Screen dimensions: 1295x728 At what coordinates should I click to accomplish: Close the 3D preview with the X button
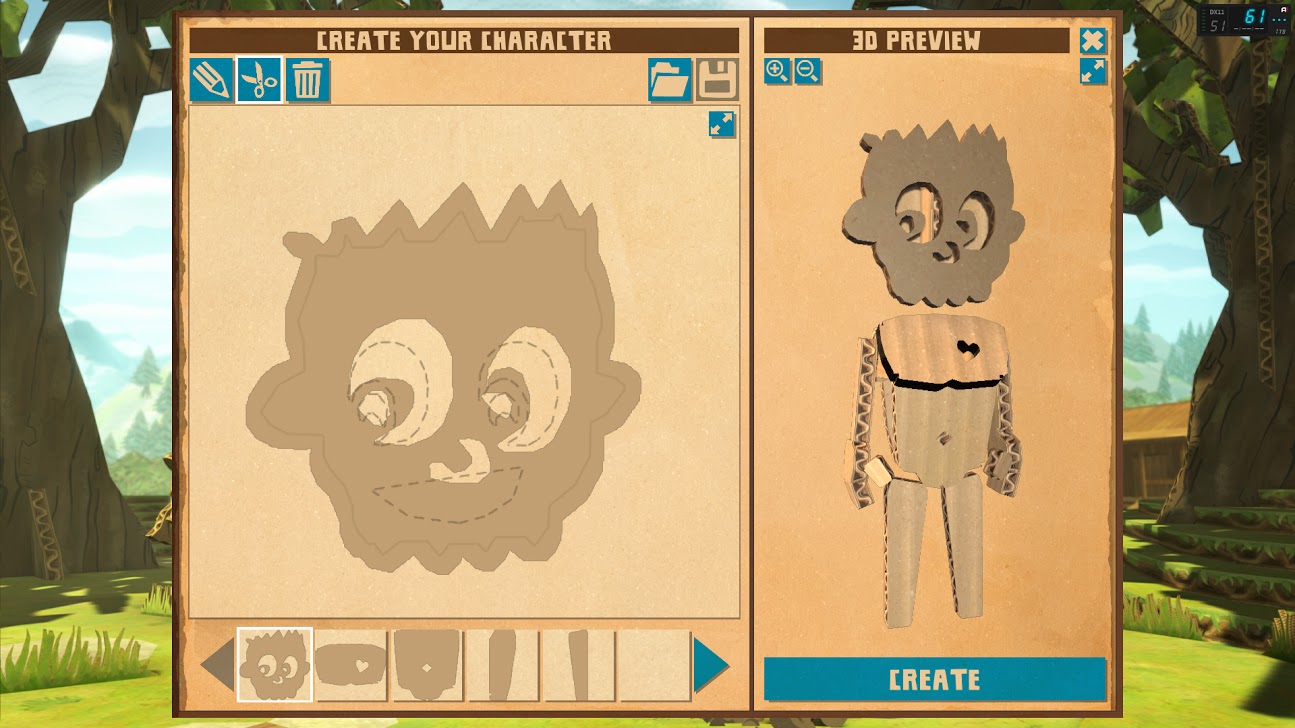click(x=1094, y=40)
